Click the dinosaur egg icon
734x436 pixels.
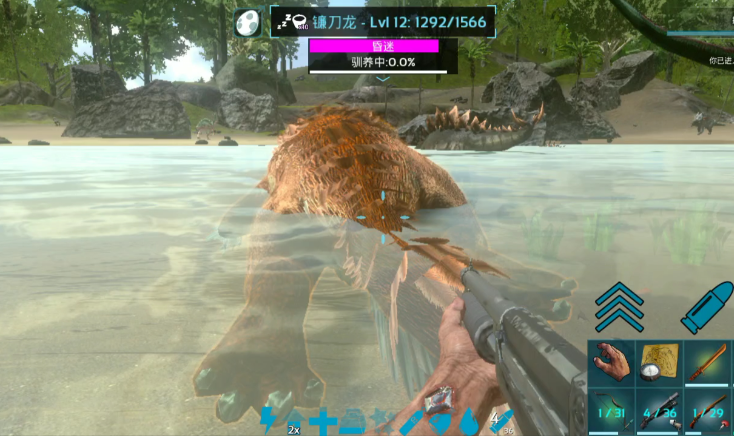pyautogui.click(x=248, y=22)
